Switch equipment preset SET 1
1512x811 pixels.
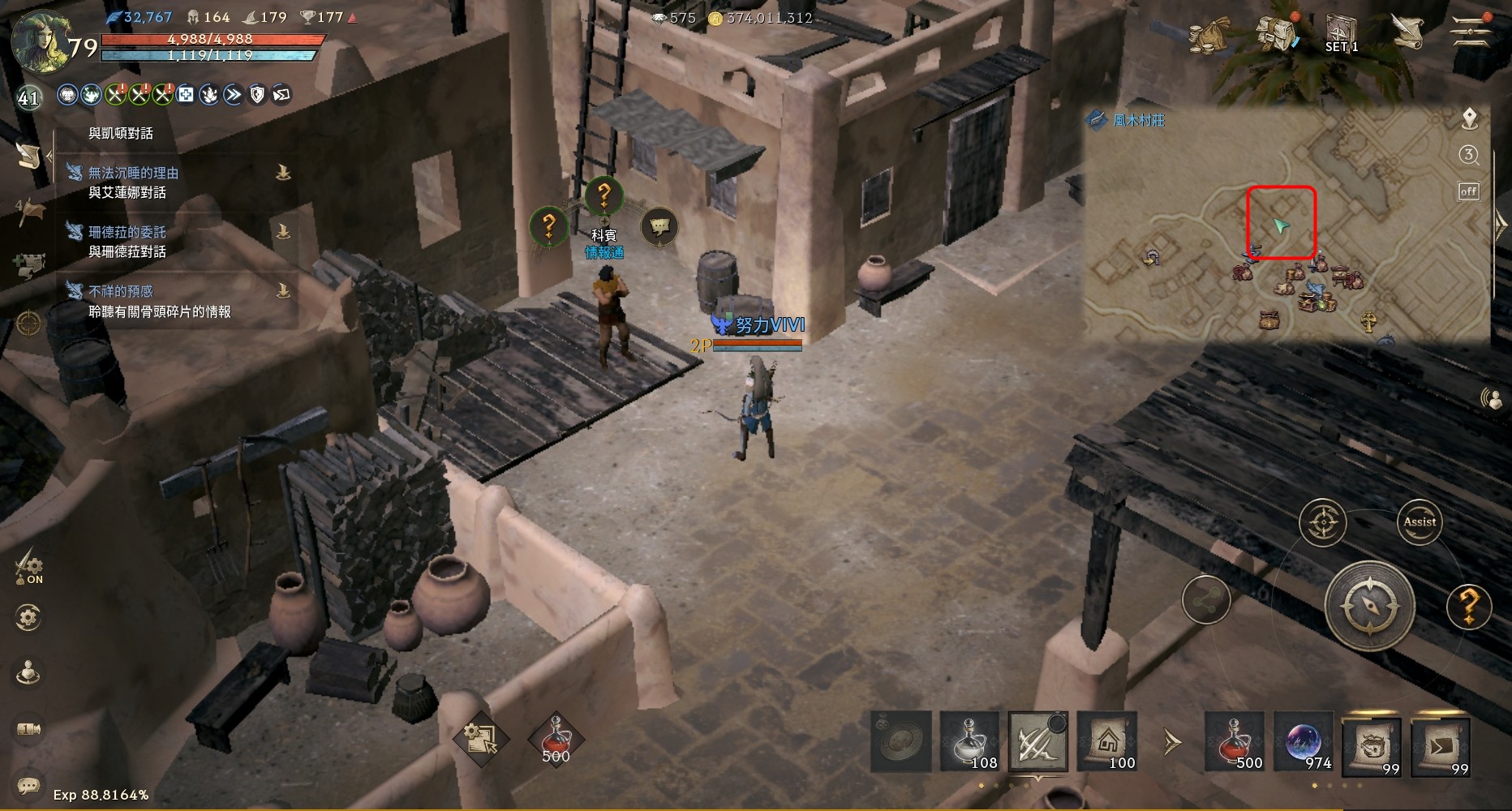click(1341, 34)
